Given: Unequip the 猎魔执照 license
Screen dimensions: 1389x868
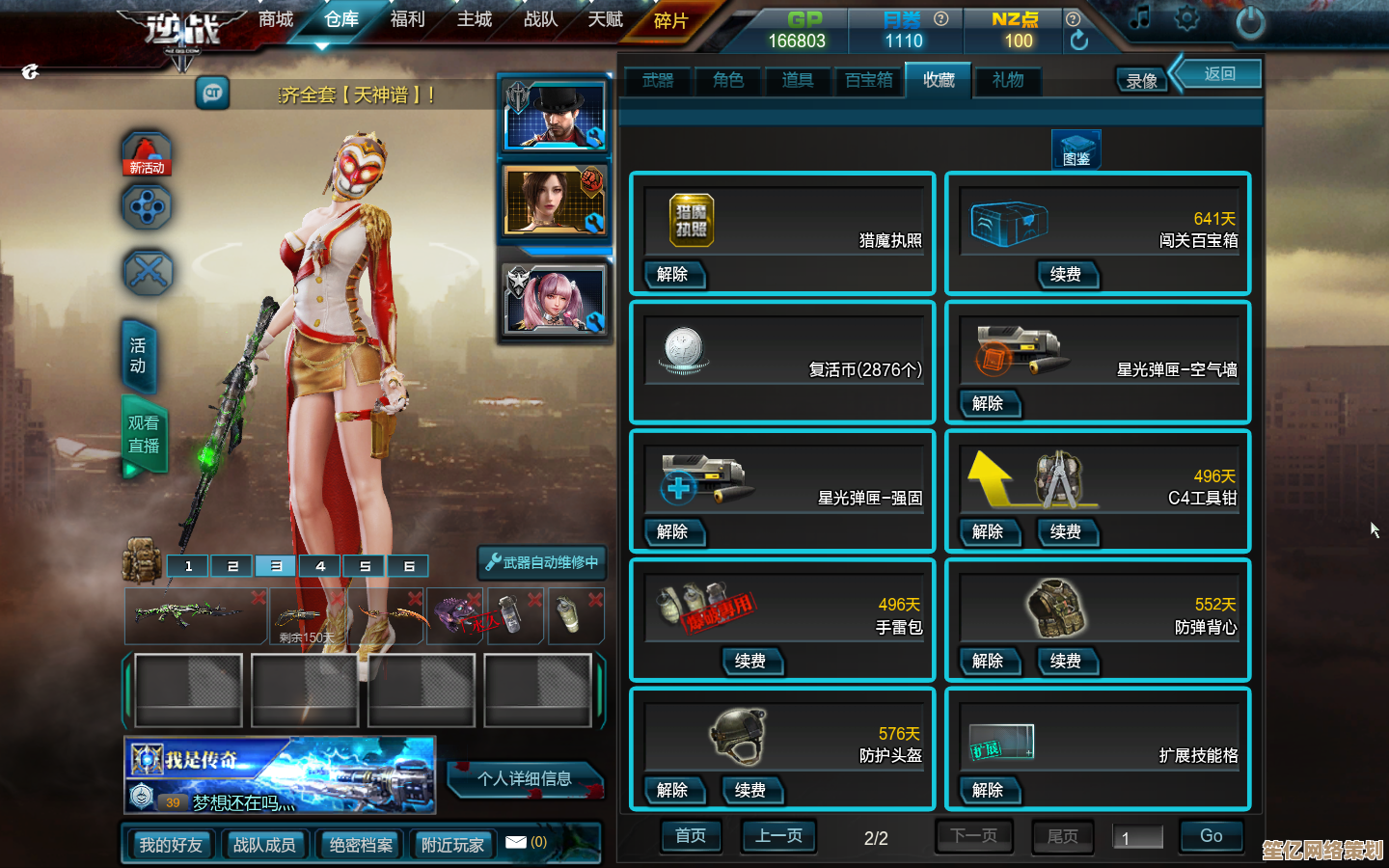Looking at the screenshot, I should (x=672, y=275).
